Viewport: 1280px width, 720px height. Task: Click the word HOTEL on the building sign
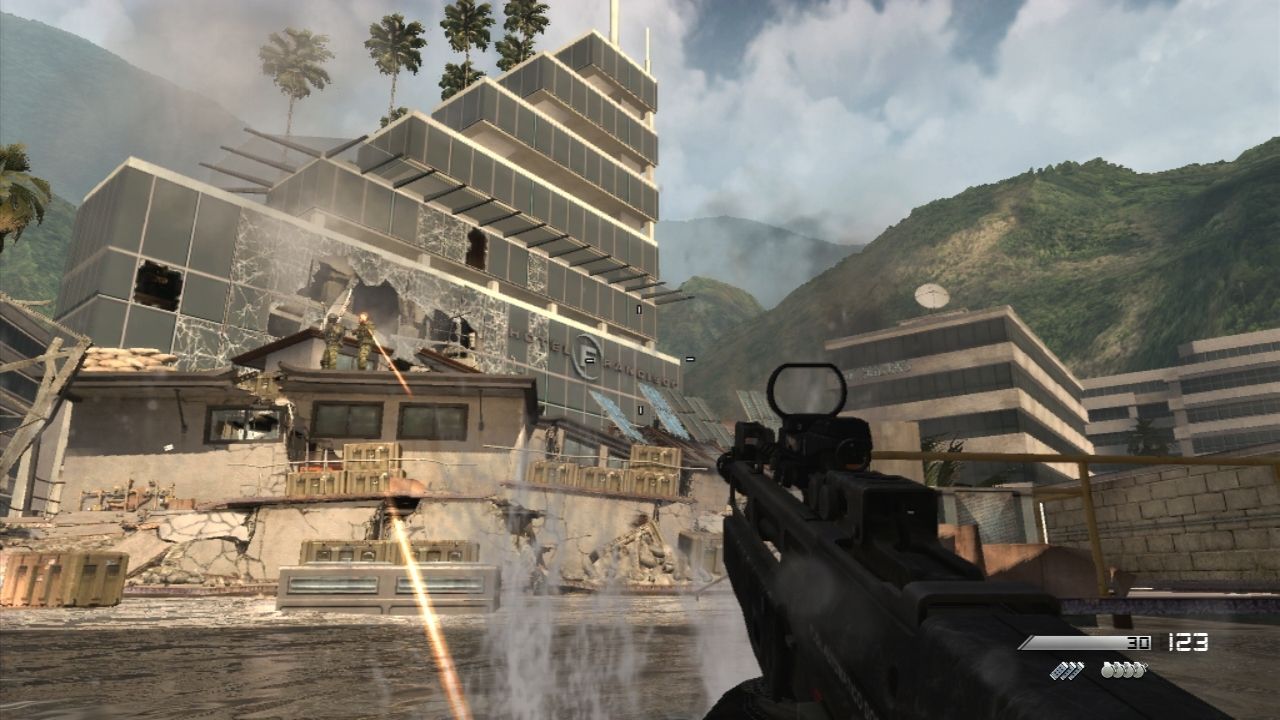tap(540, 340)
